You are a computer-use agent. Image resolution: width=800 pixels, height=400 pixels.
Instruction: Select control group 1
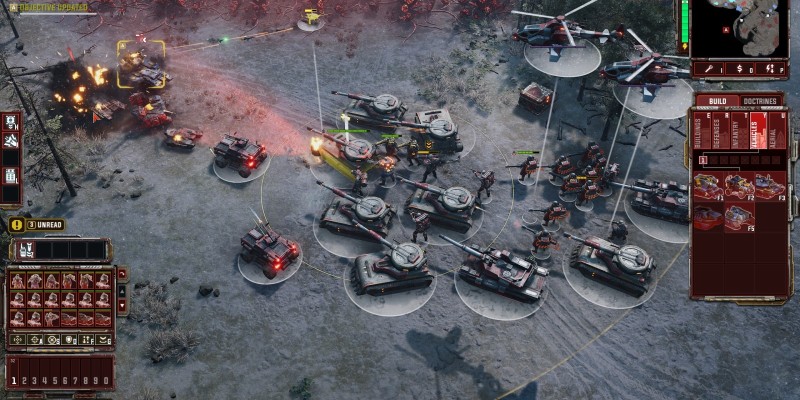[15, 381]
